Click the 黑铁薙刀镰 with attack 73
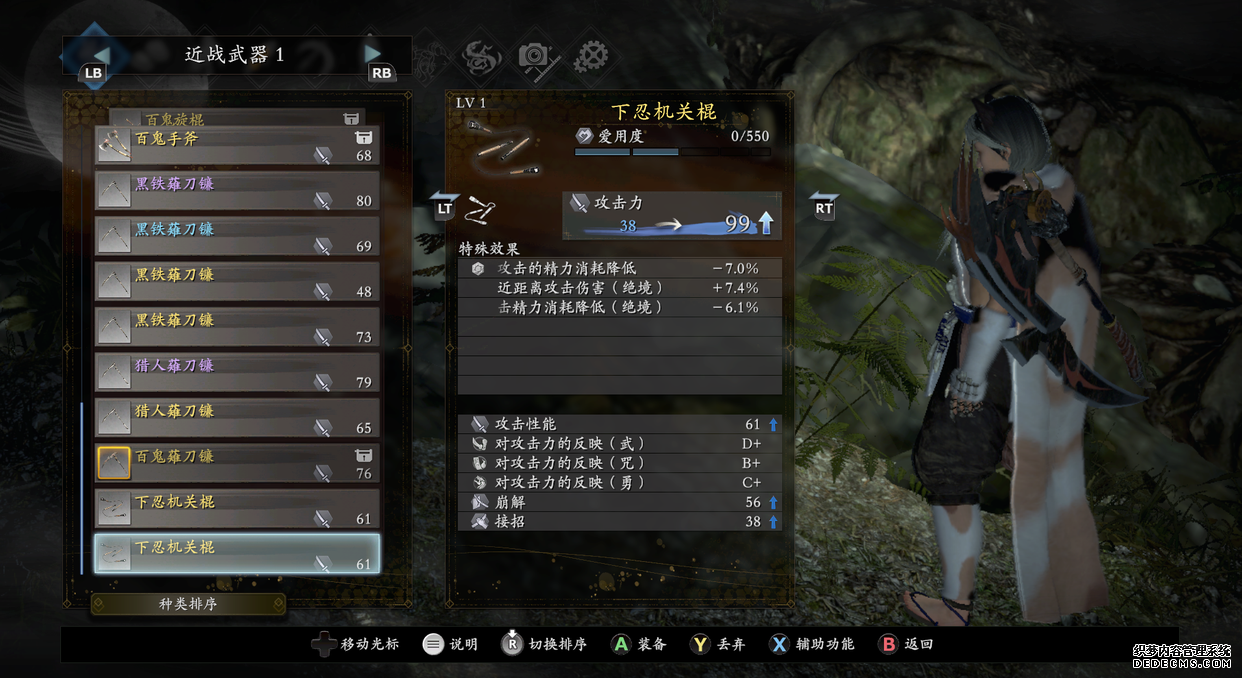The width and height of the screenshot is (1242, 678). pos(237,328)
